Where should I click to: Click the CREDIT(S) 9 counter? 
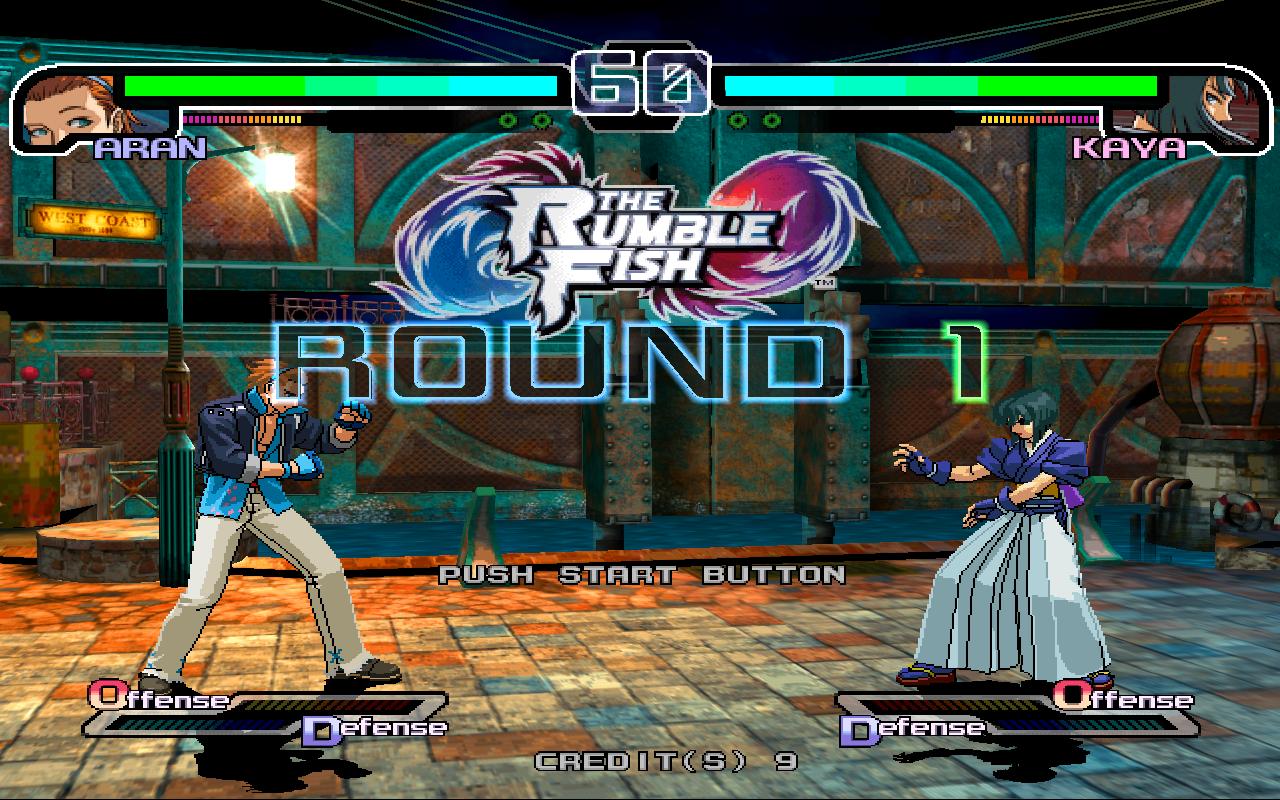(x=665, y=763)
